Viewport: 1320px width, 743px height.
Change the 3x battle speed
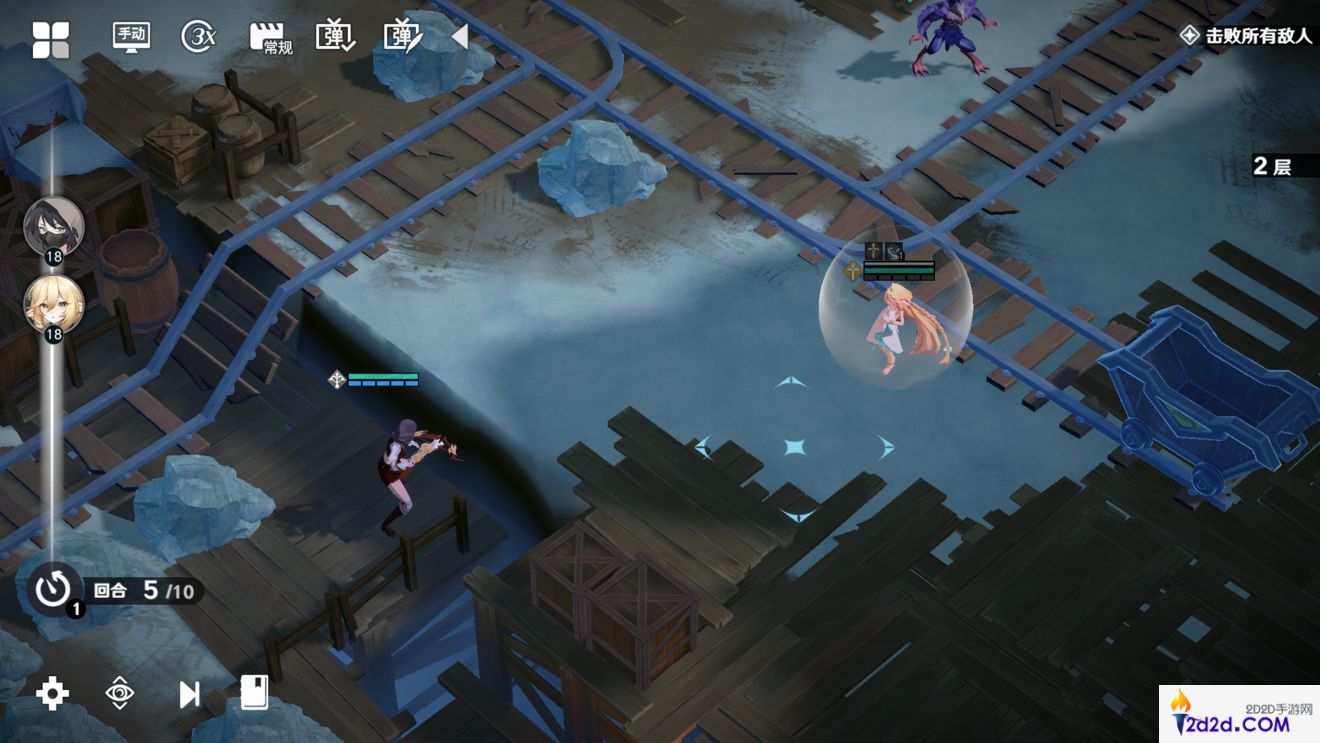click(198, 37)
